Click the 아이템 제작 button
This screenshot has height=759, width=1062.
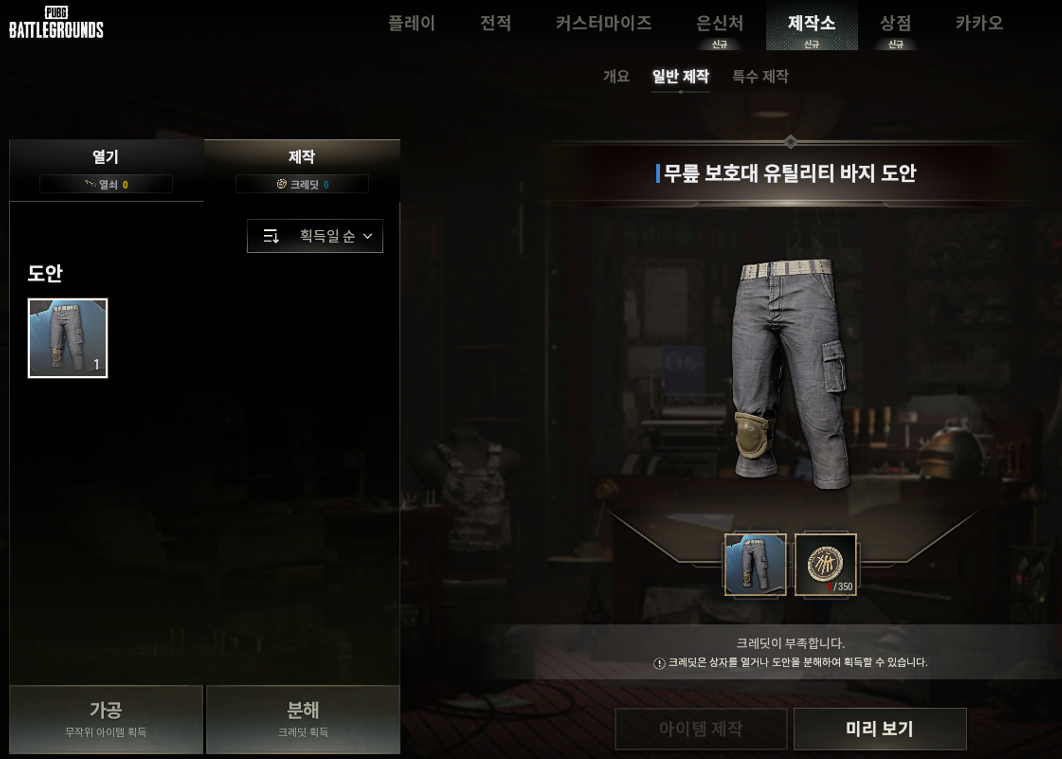pyautogui.click(x=700, y=729)
